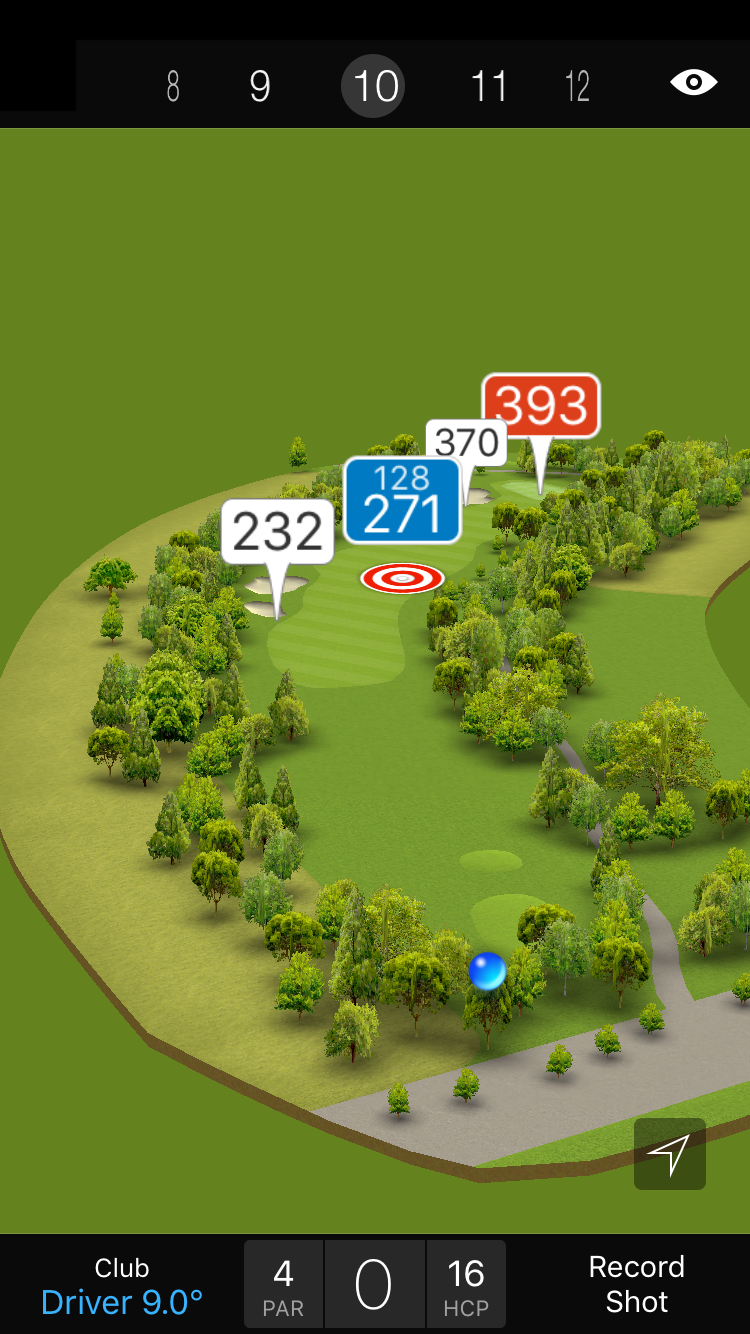The image size is (750, 1334).
Task: Go to hole 11
Action: click(489, 87)
